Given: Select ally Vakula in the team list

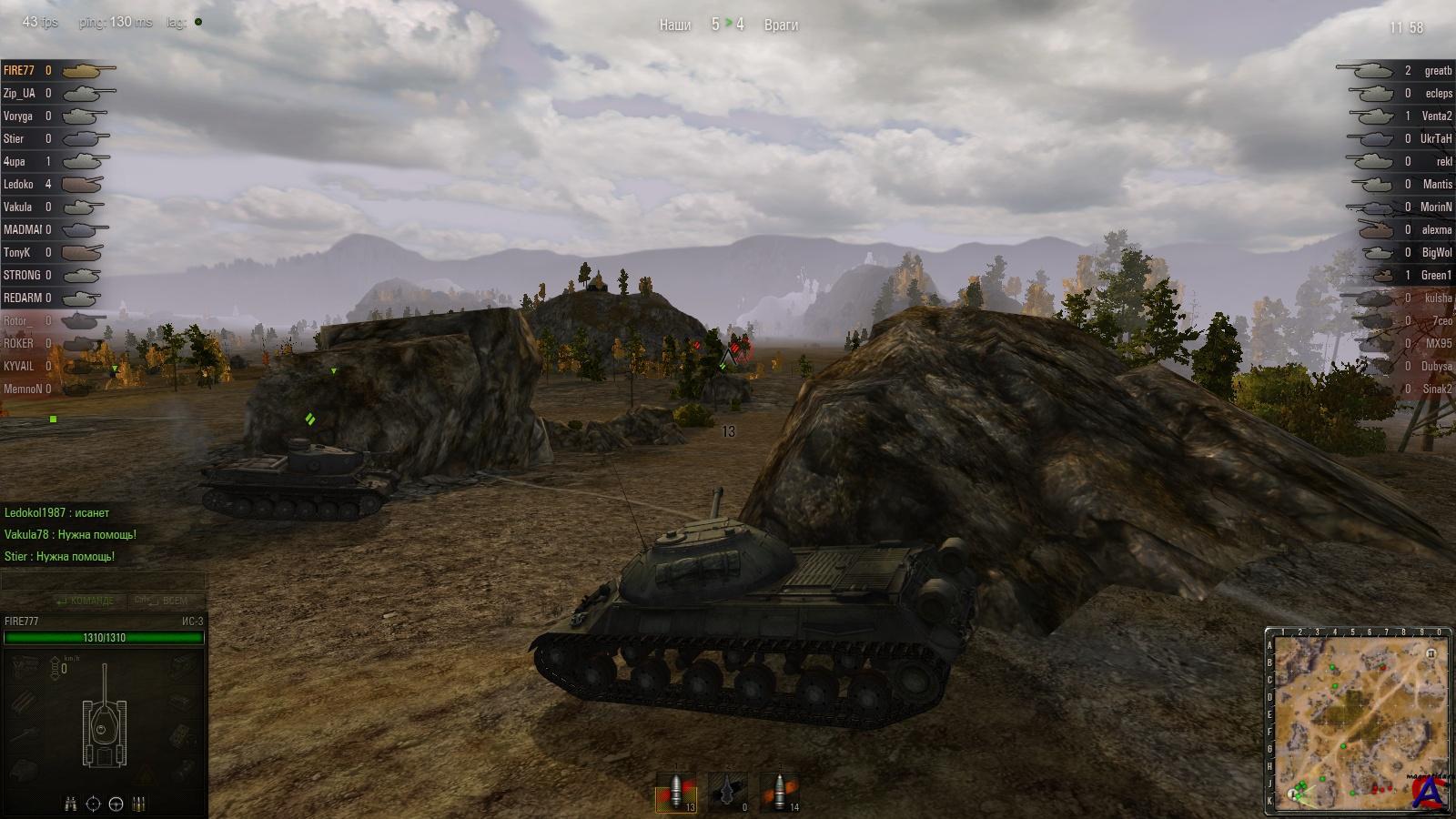Looking at the screenshot, I should [x=17, y=207].
